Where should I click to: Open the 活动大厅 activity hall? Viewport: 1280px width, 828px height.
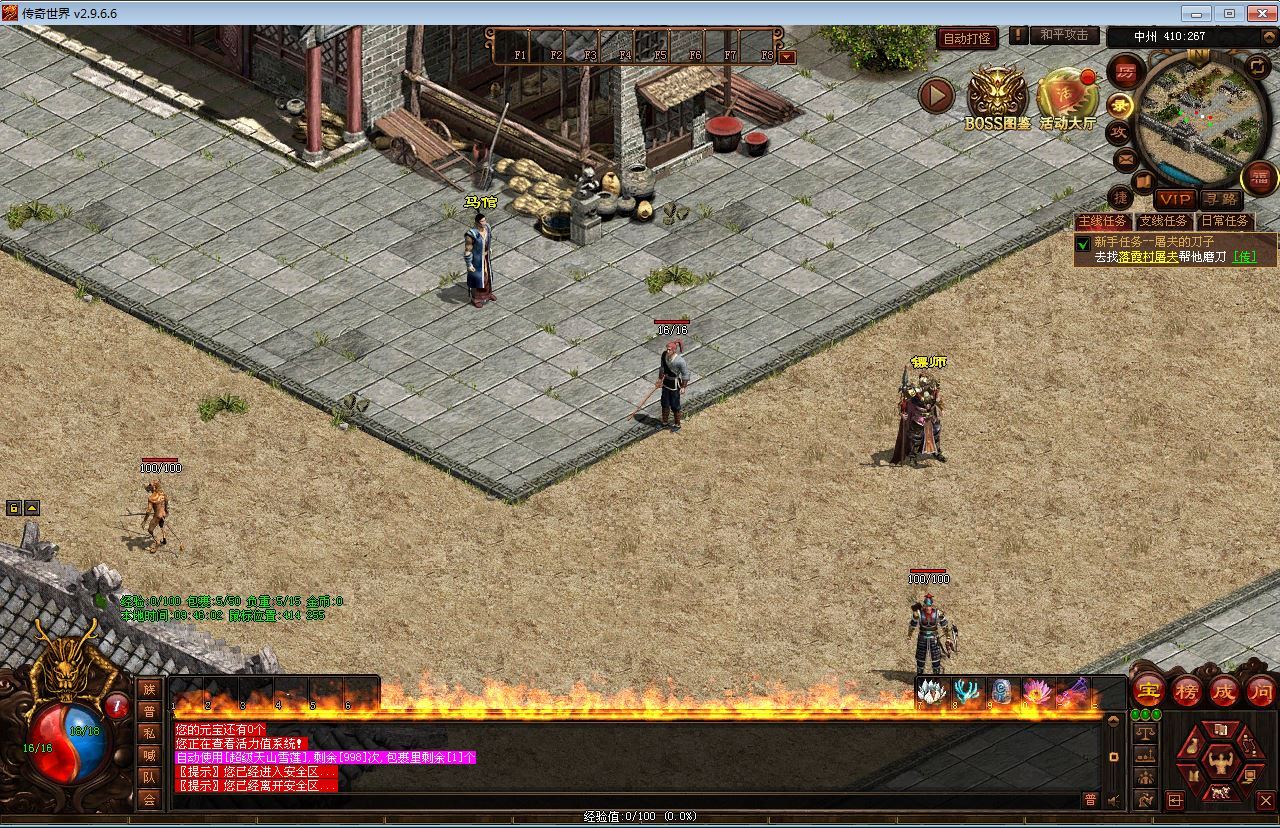point(1067,98)
